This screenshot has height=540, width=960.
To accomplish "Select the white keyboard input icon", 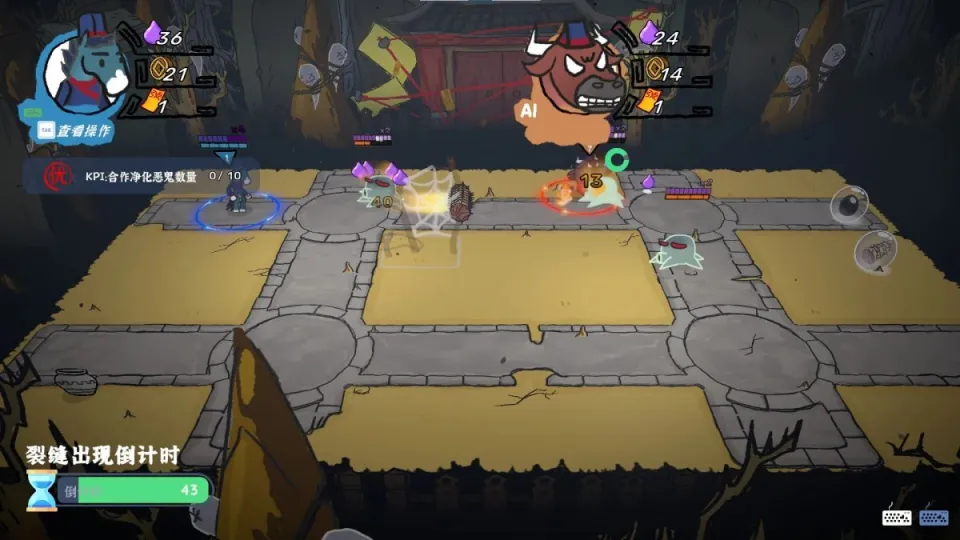I will tap(897, 517).
